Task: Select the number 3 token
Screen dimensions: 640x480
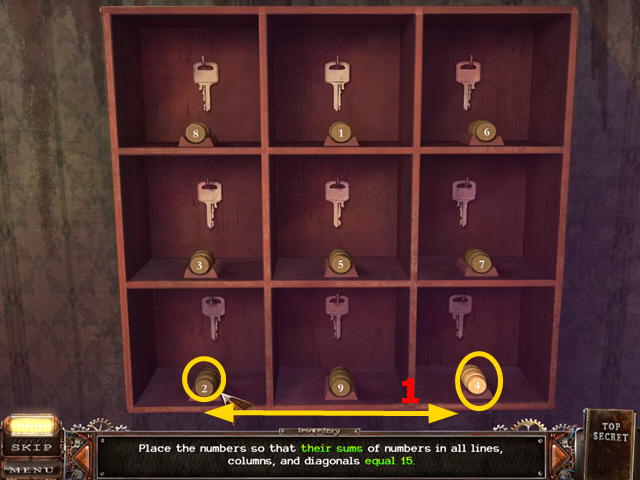Action: (200, 264)
